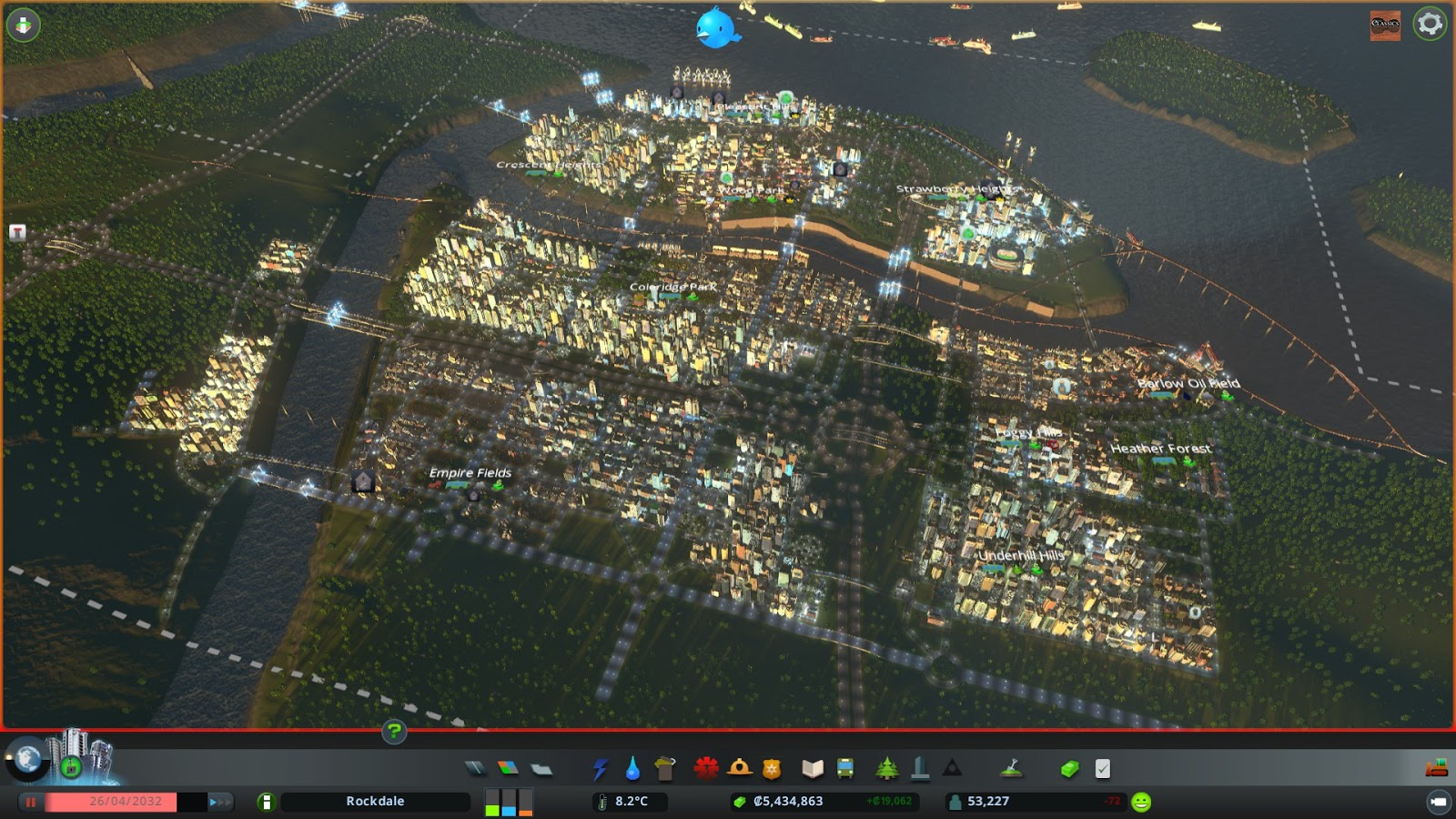Open the Roads construction menu

point(474,767)
